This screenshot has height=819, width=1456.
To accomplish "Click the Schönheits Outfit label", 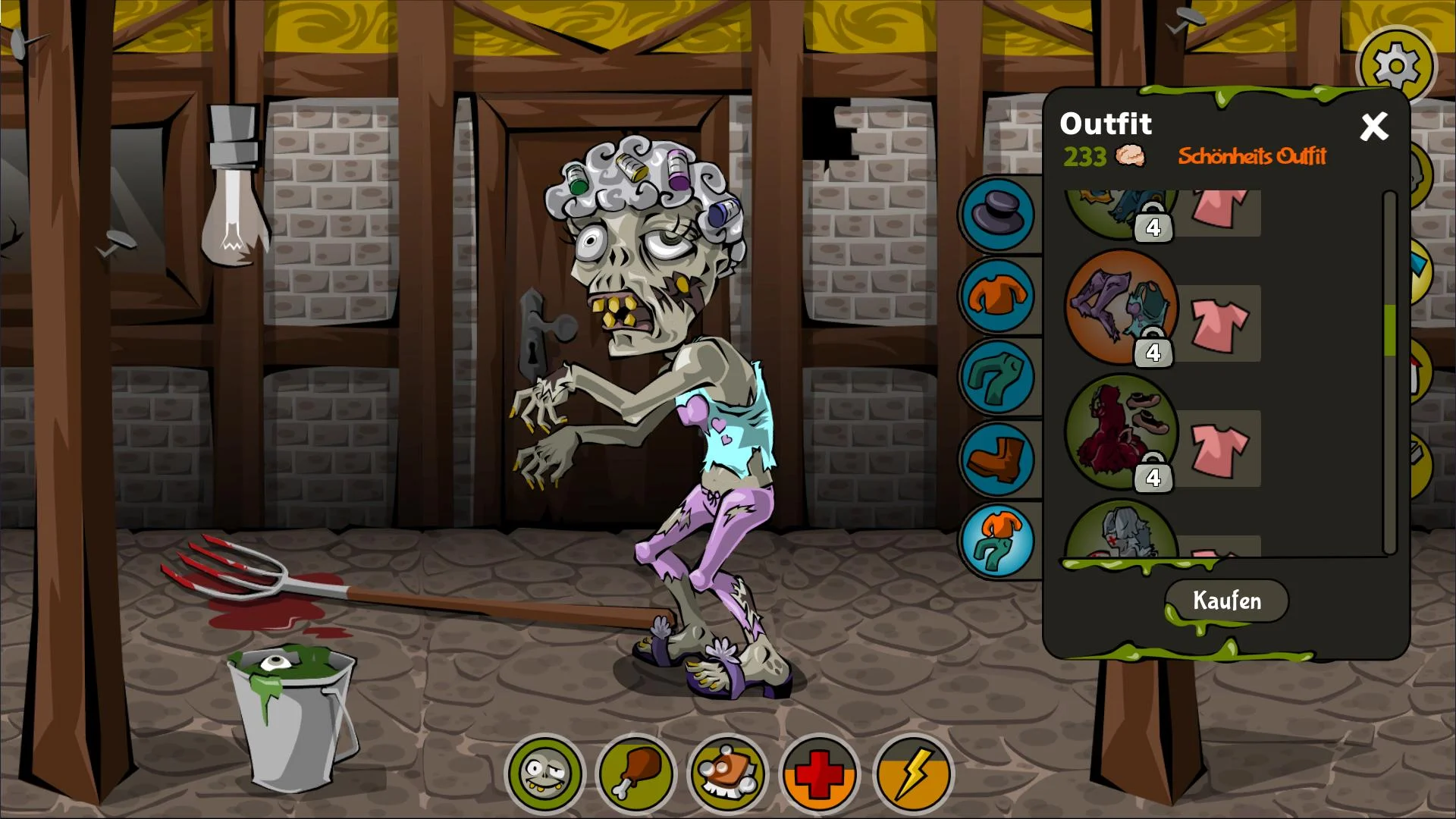I will [1253, 157].
